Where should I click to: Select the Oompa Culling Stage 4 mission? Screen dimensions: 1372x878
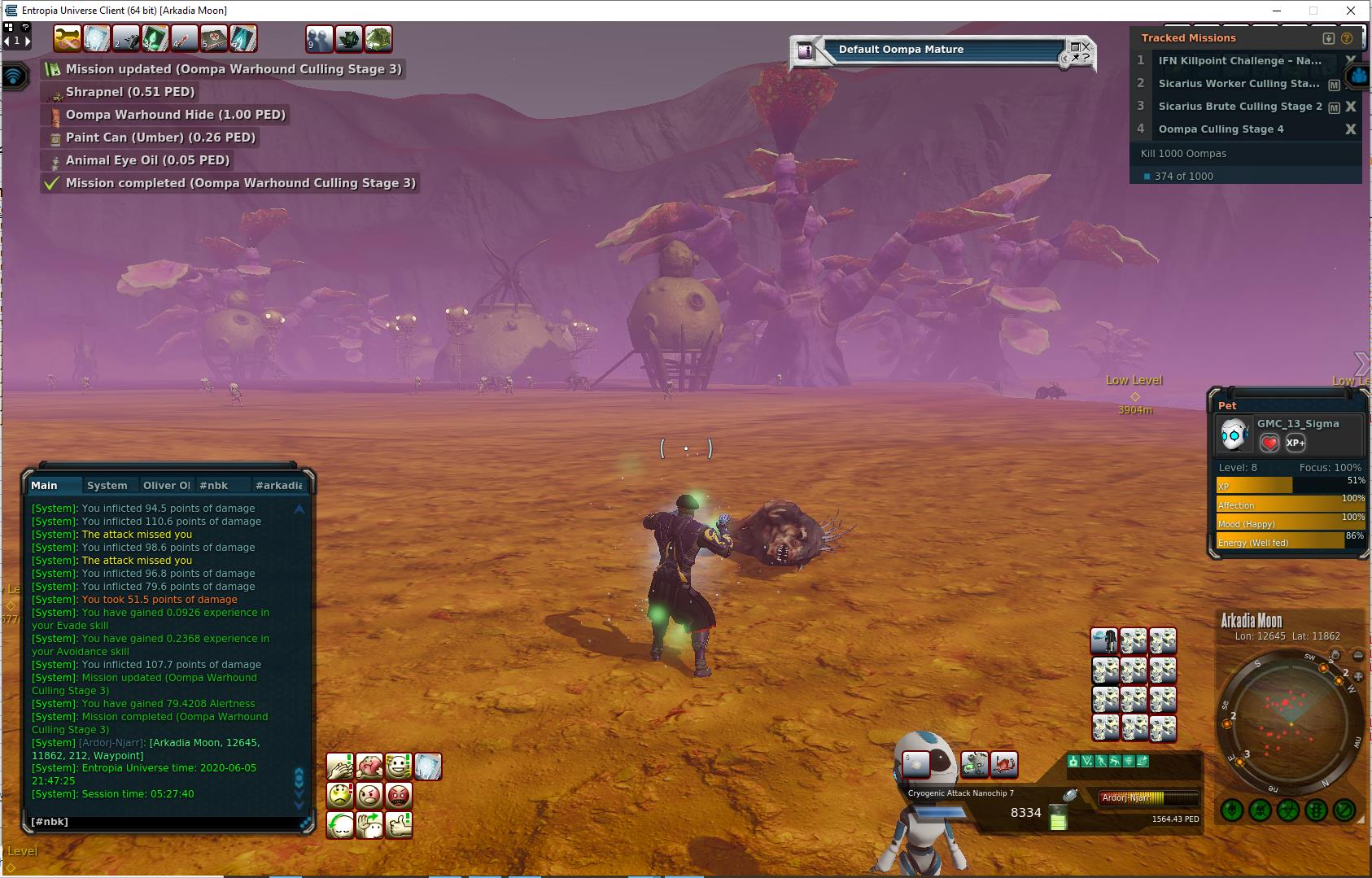[x=1221, y=129]
